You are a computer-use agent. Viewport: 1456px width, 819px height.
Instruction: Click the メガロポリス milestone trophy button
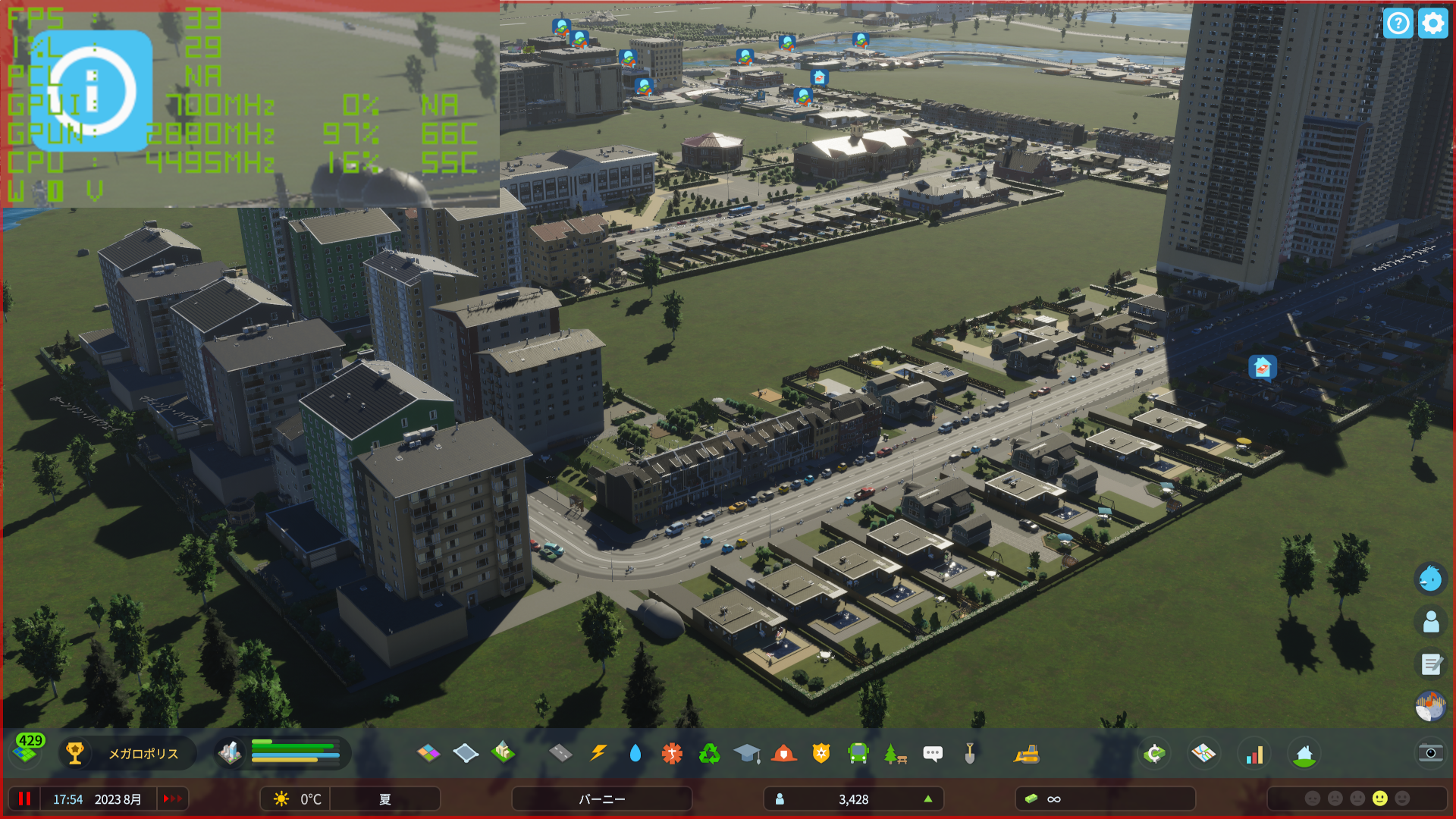(75, 754)
